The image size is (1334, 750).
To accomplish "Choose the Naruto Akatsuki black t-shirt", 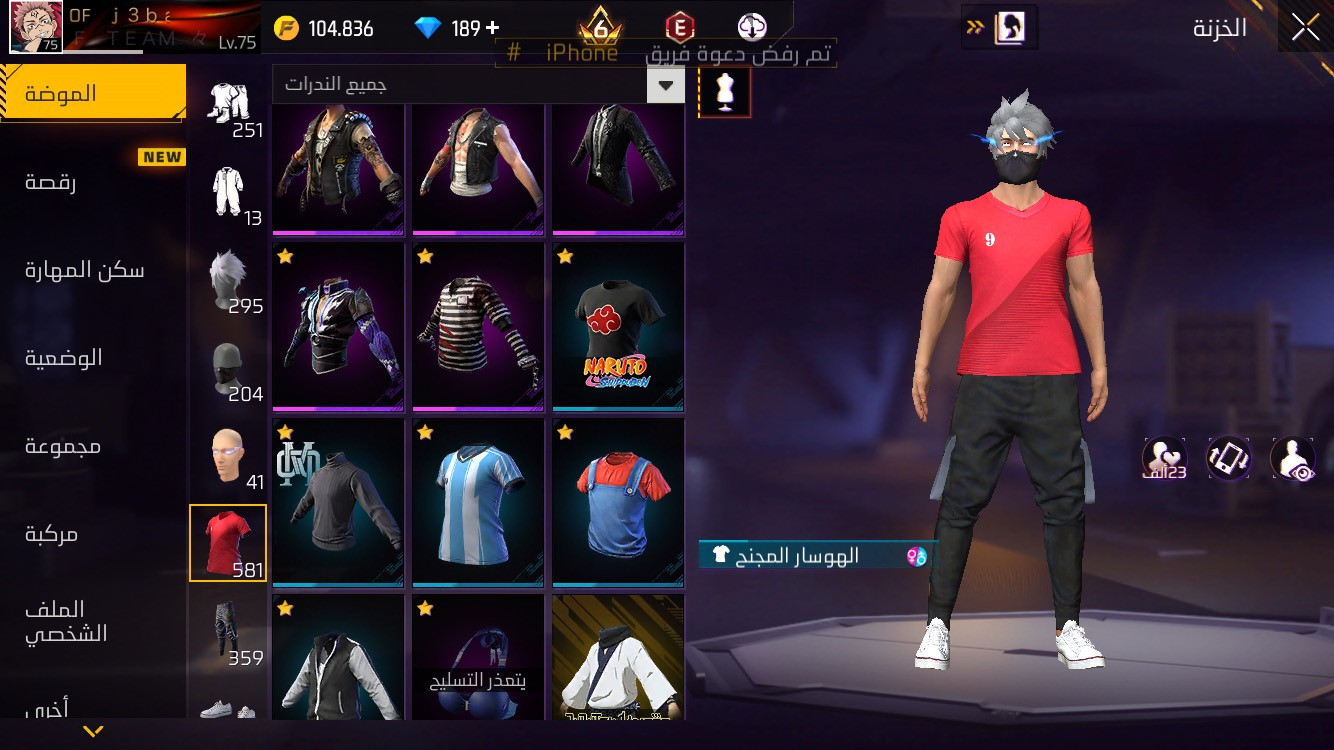I will point(618,326).
